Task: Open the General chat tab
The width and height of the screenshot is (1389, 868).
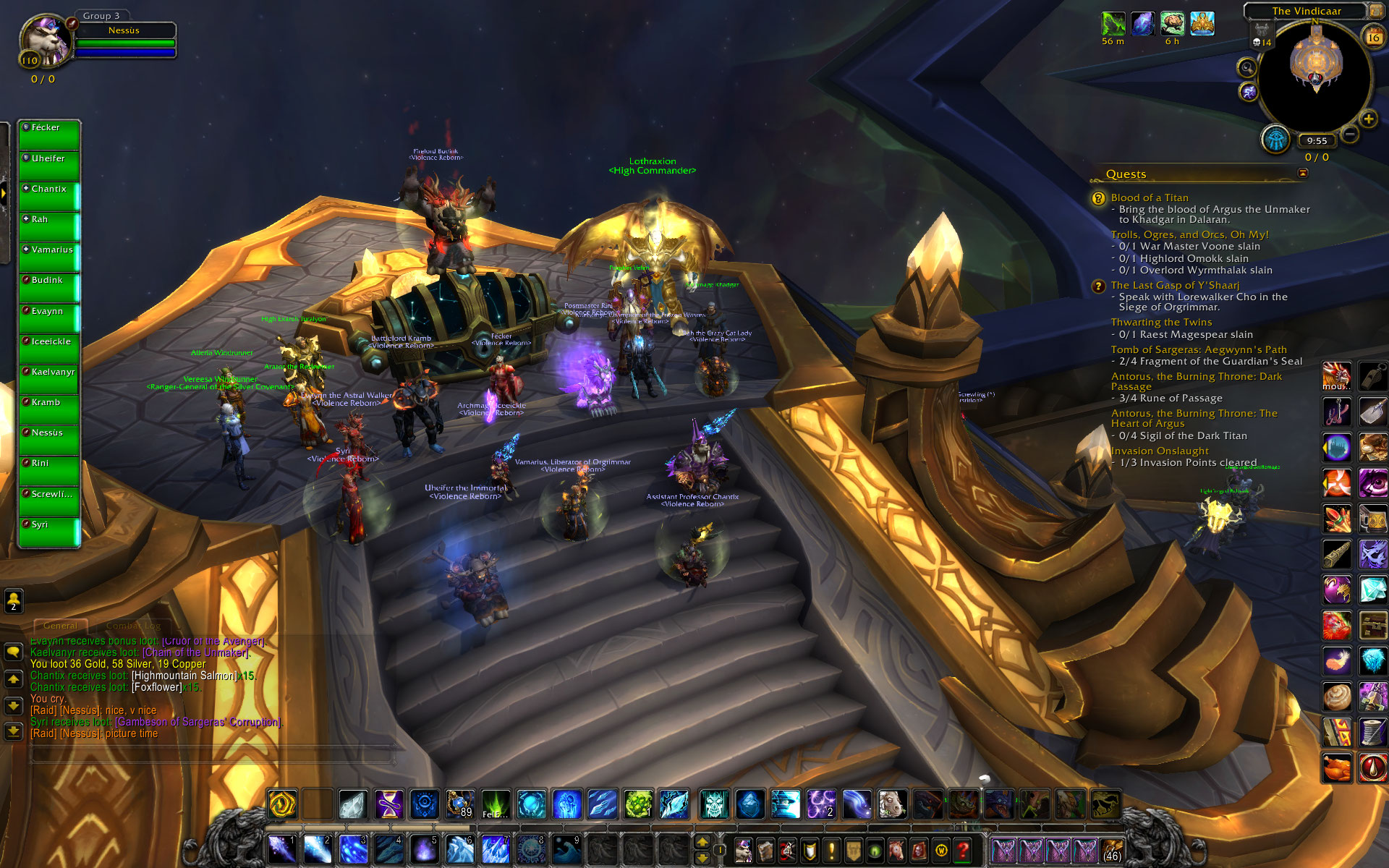Action: (x=60, y=626)
